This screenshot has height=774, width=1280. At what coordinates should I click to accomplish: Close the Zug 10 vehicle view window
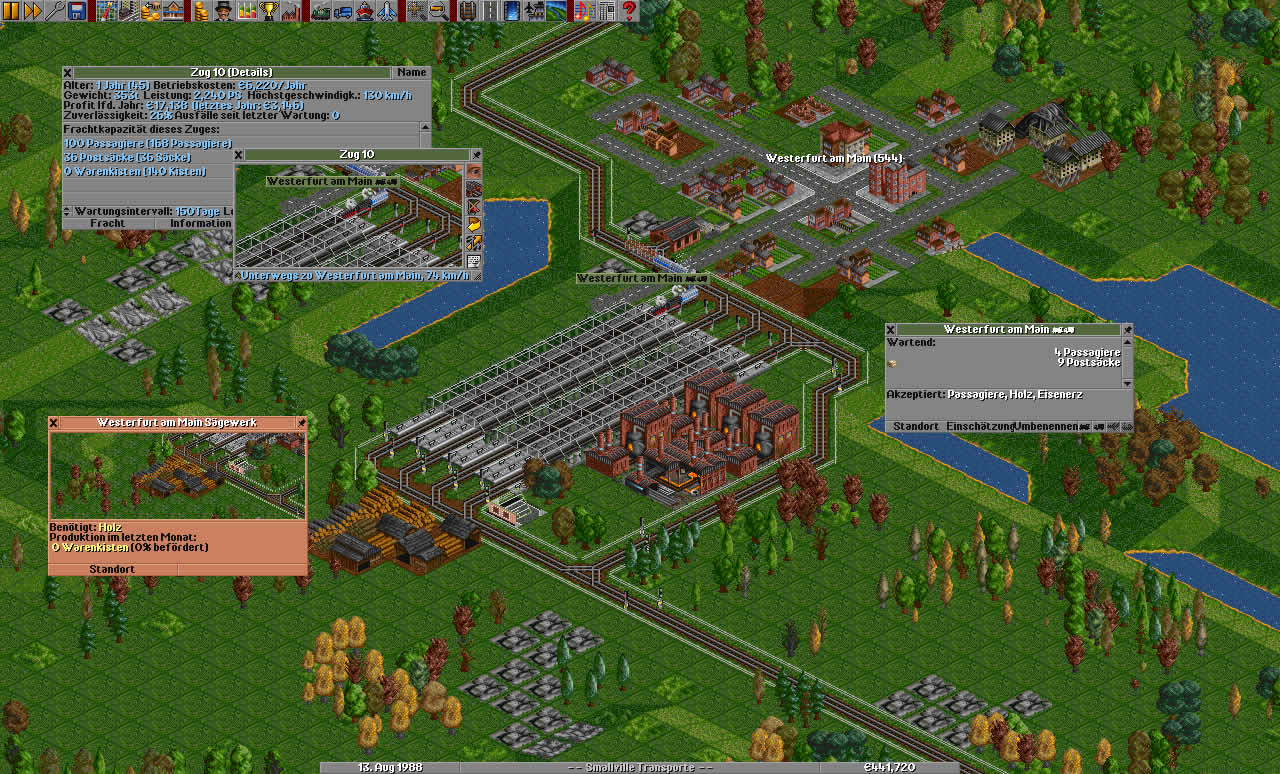pos(239,154)
